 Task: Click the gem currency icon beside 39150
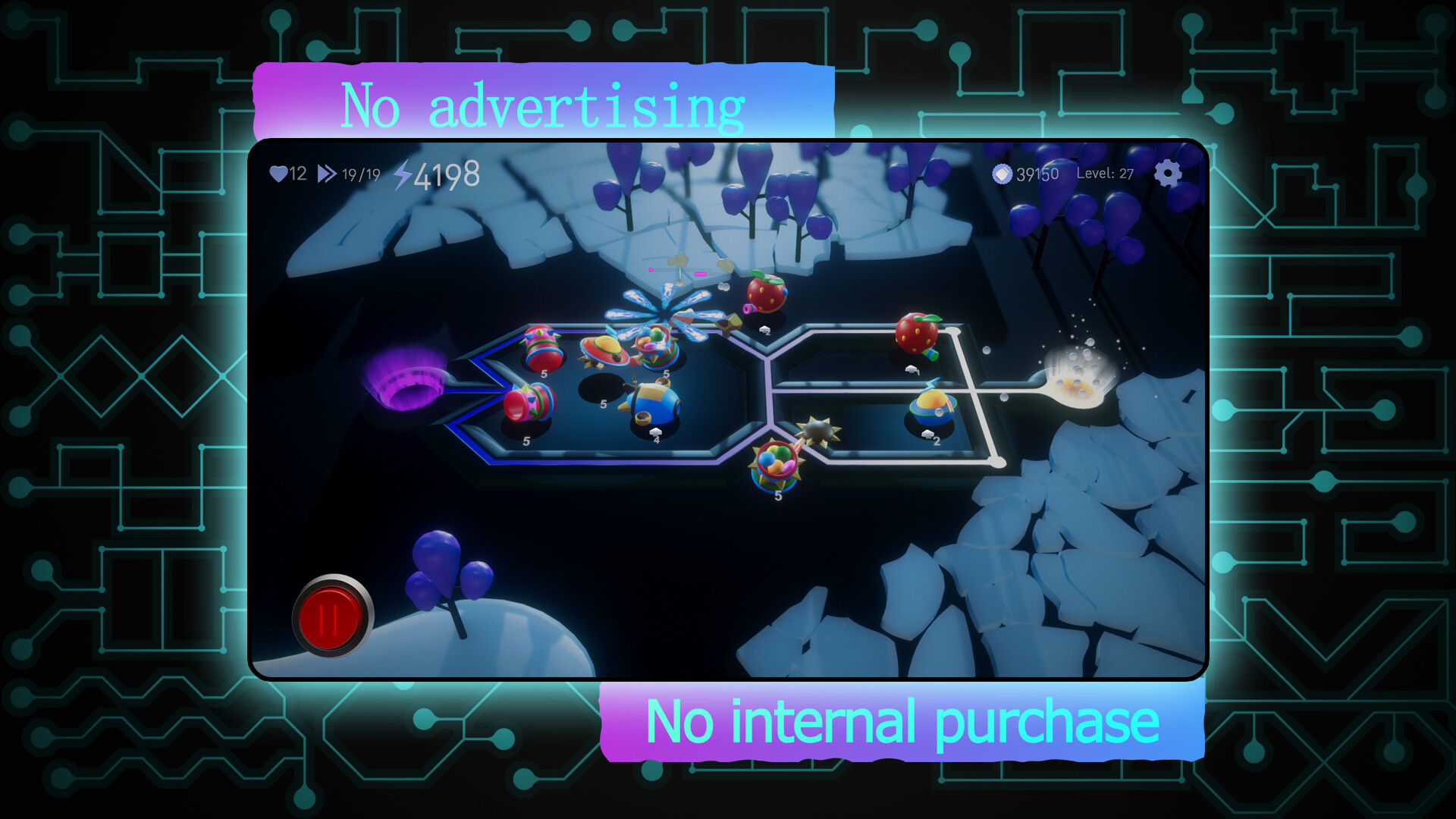[x=1001, y=173]
